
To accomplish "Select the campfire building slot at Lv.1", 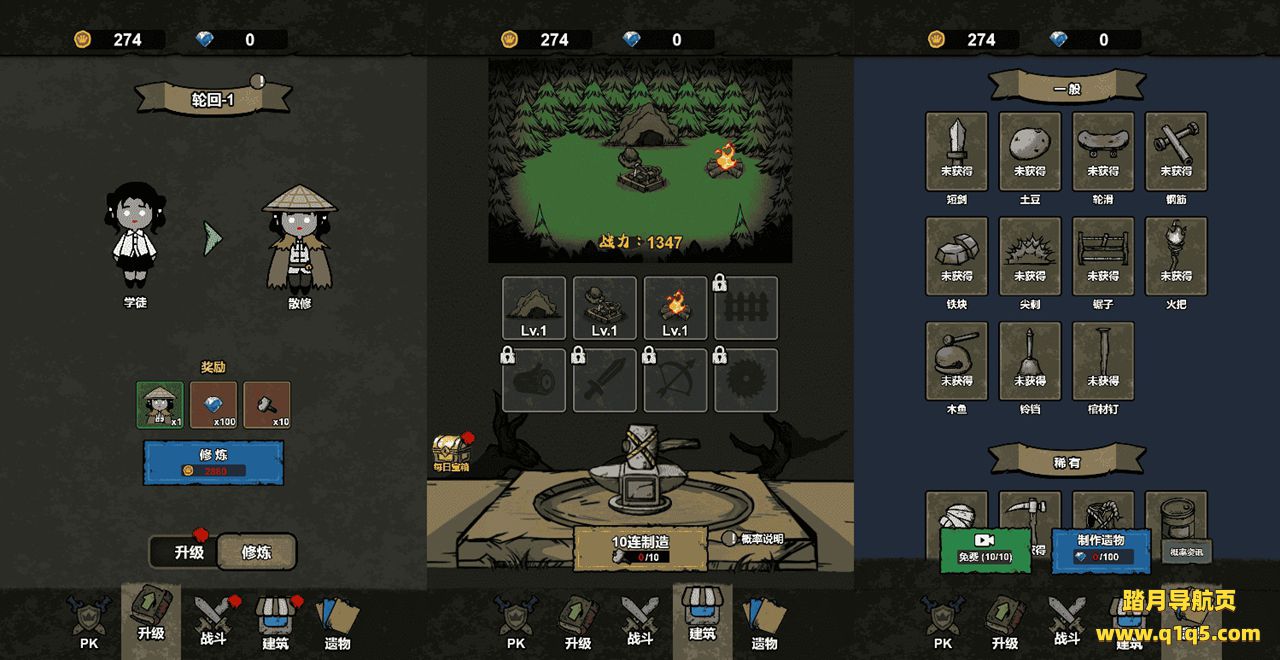I will tap(675, 308).
